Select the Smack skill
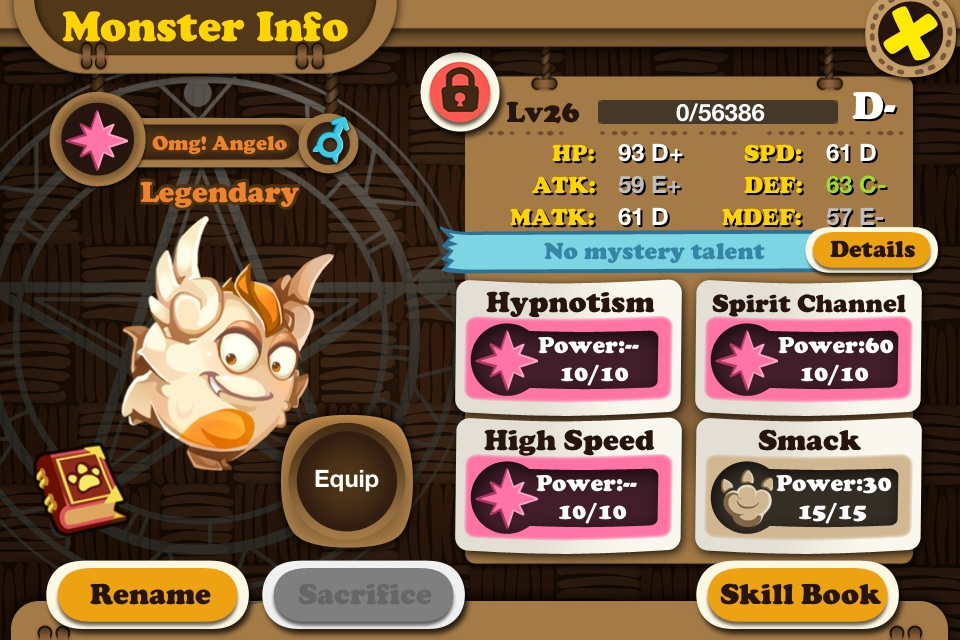The width and height of the screenshot is (960, 640). coord(808,484)
